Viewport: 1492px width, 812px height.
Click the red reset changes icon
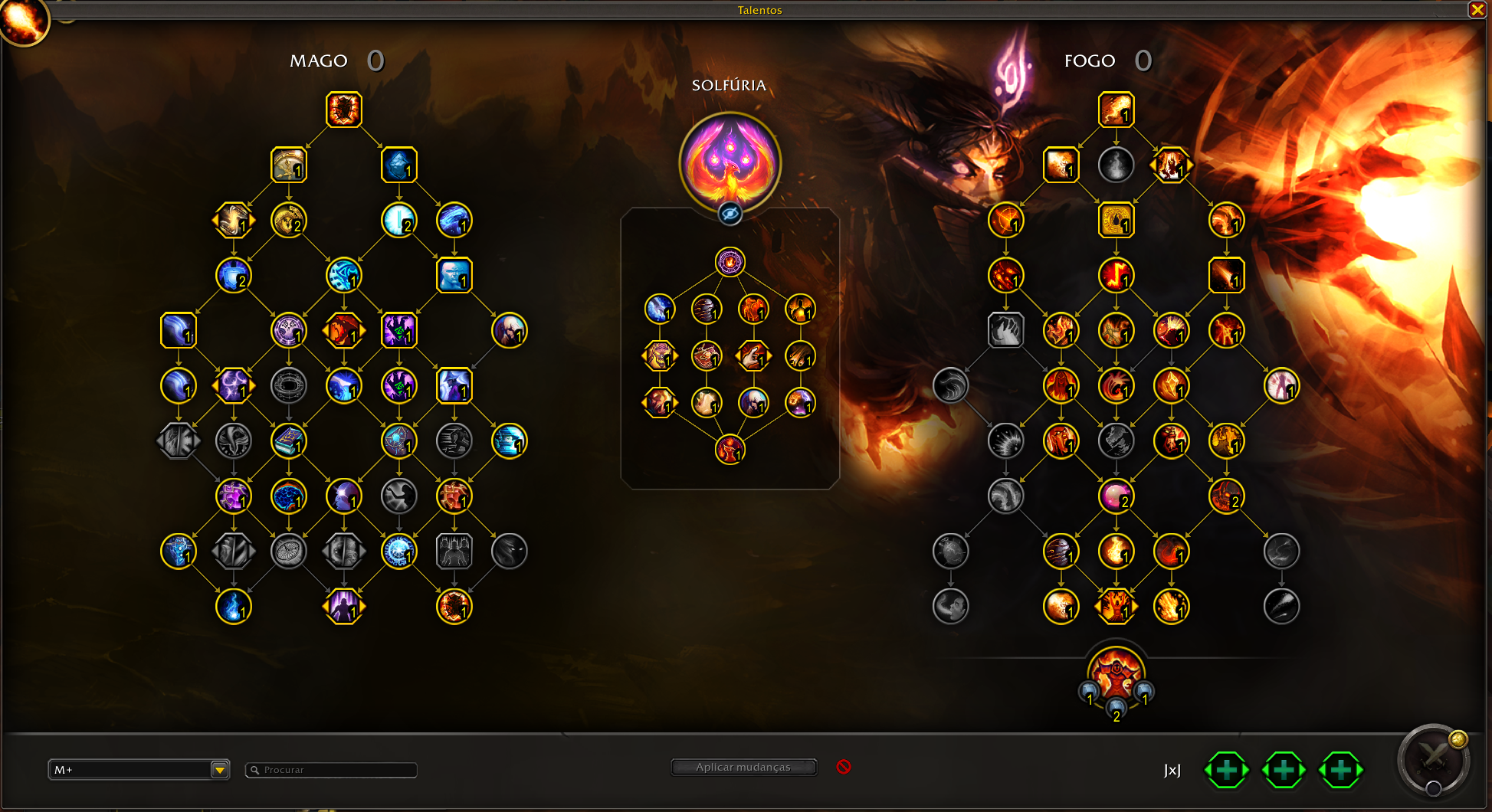click(x=844, y=767)
